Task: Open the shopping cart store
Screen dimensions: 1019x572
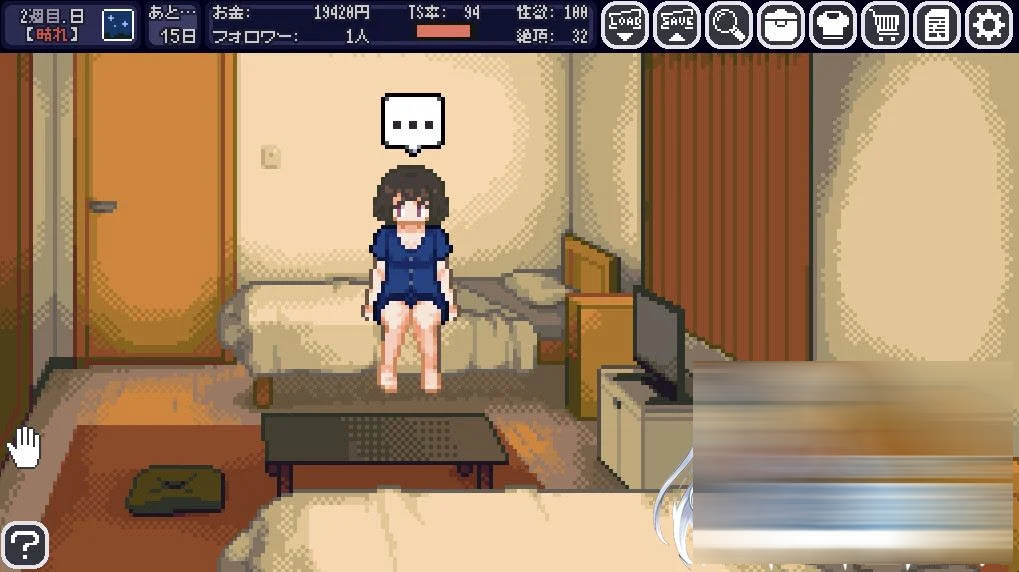Action: click(x=885, y=26)
